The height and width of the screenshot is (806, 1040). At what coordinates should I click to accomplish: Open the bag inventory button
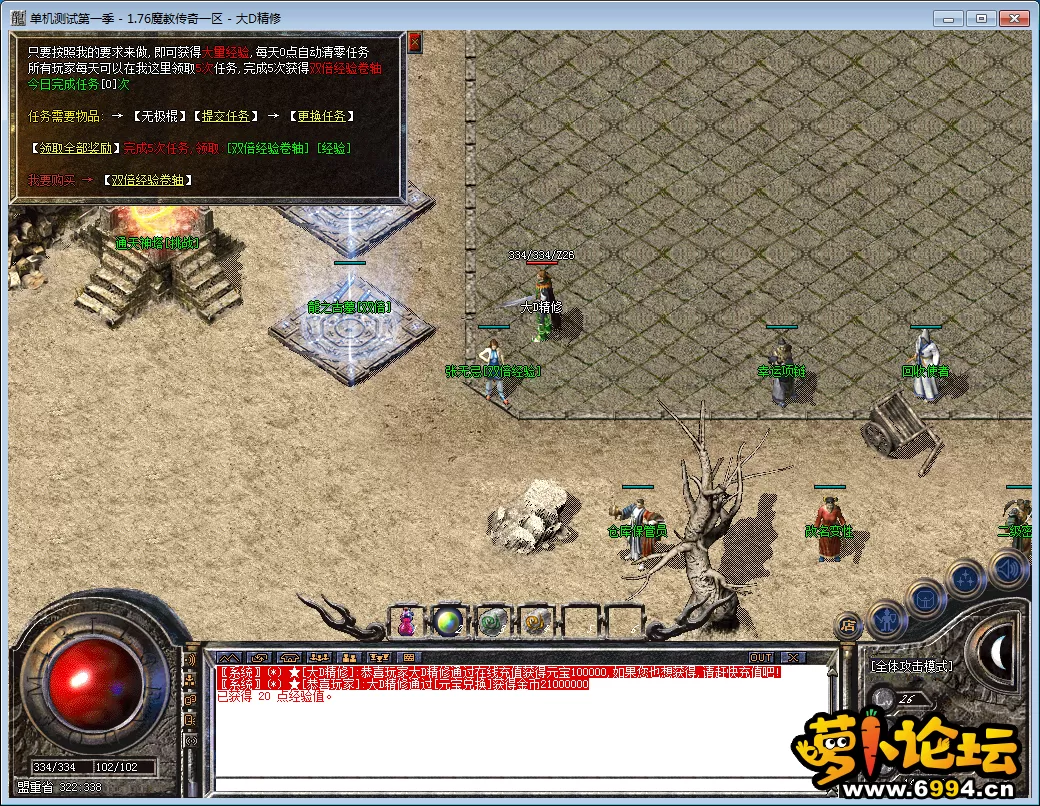point(925,599)
